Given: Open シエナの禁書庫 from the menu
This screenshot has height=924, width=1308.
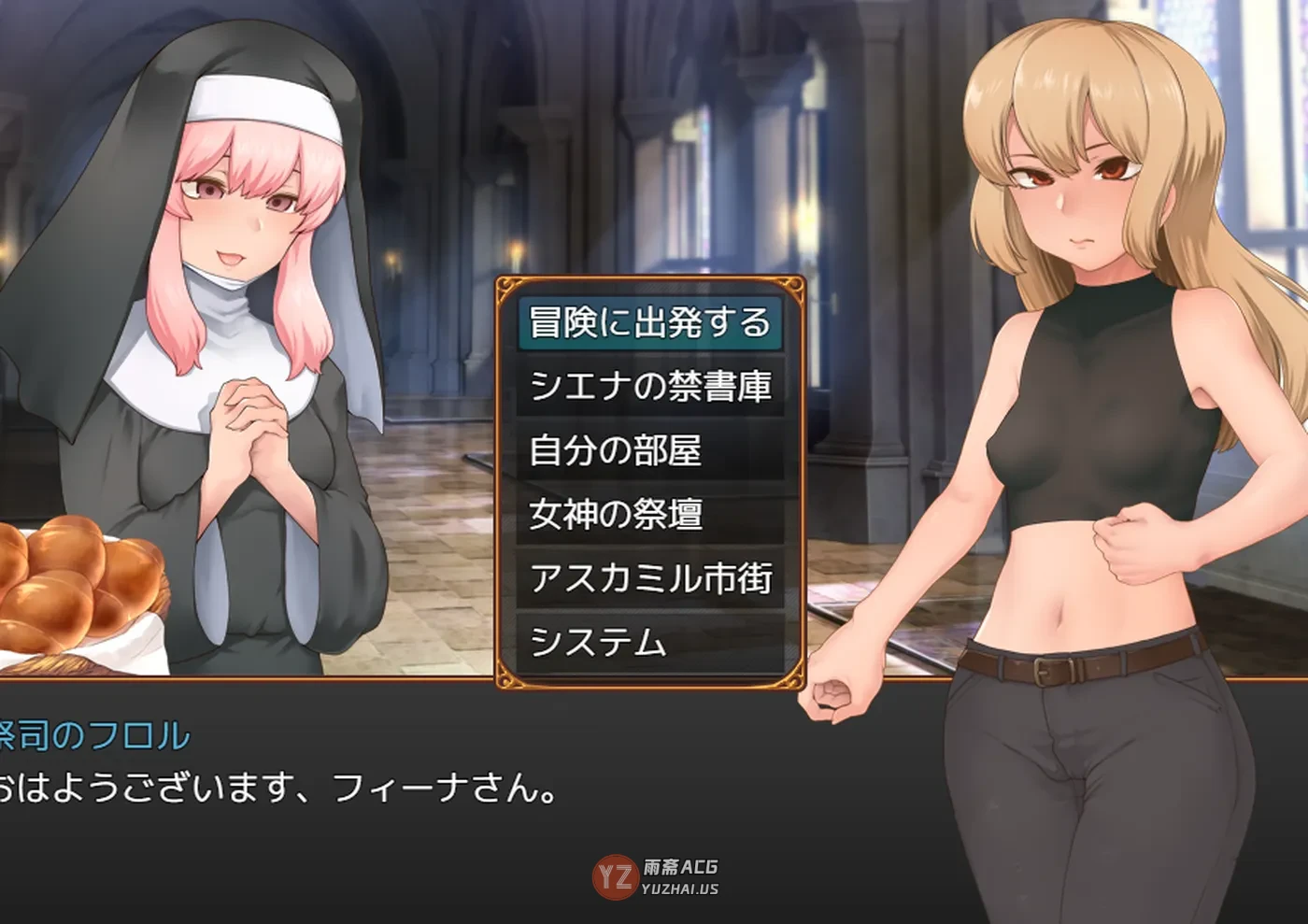Looking at the screenshot, I should coord(649,386).
